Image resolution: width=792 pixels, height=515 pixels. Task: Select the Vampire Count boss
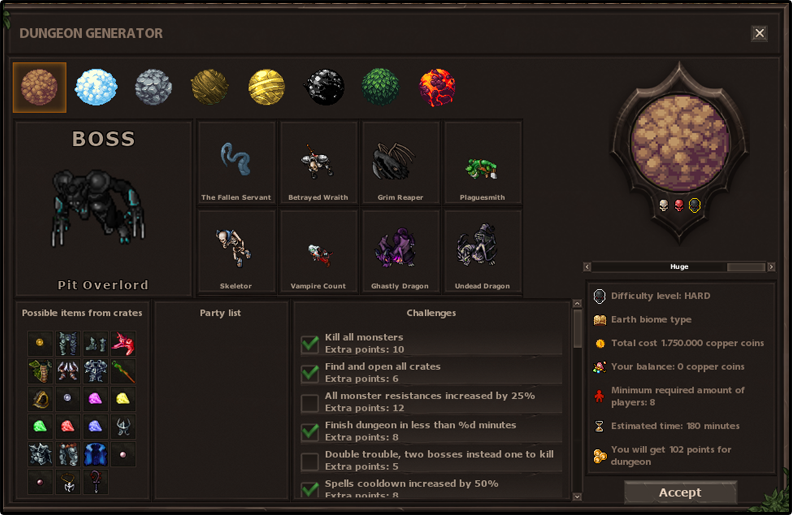click(x=318, y=250)
